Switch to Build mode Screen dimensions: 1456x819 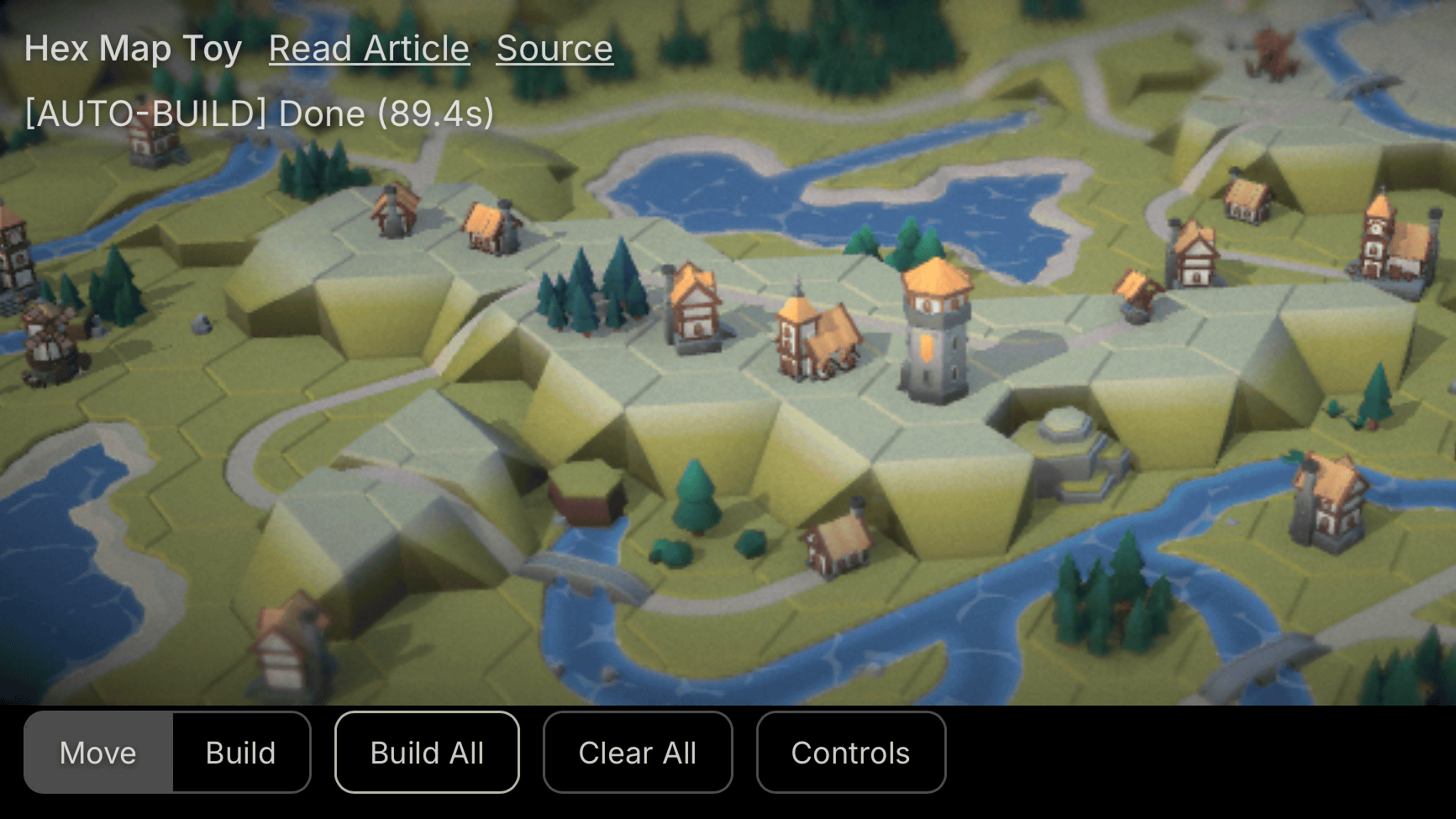(241, 753)
